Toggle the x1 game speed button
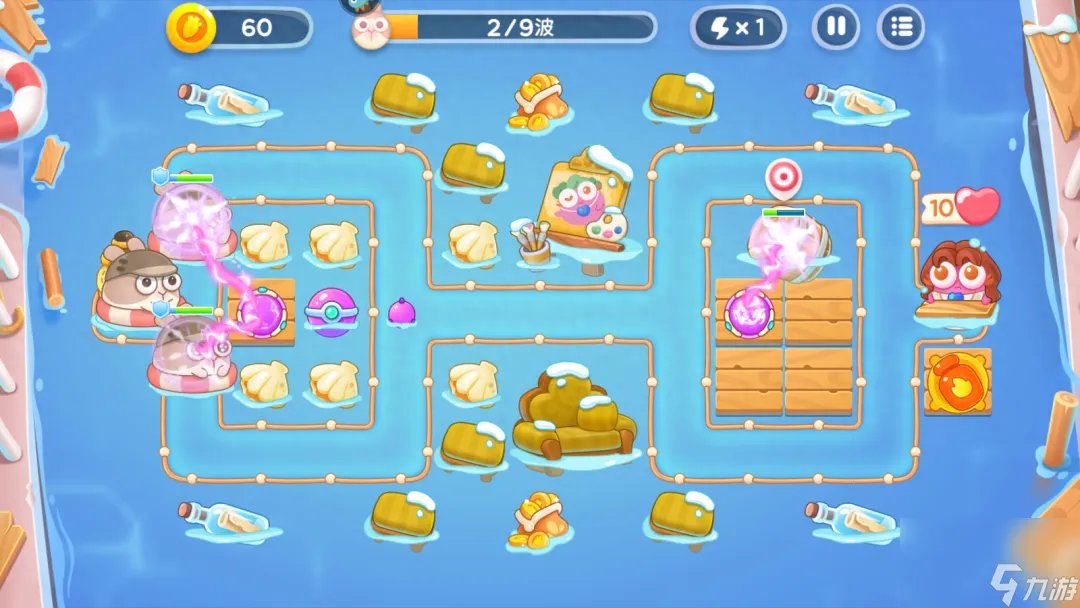This screenshot has height=608, width=1080. tap(738, 27)
